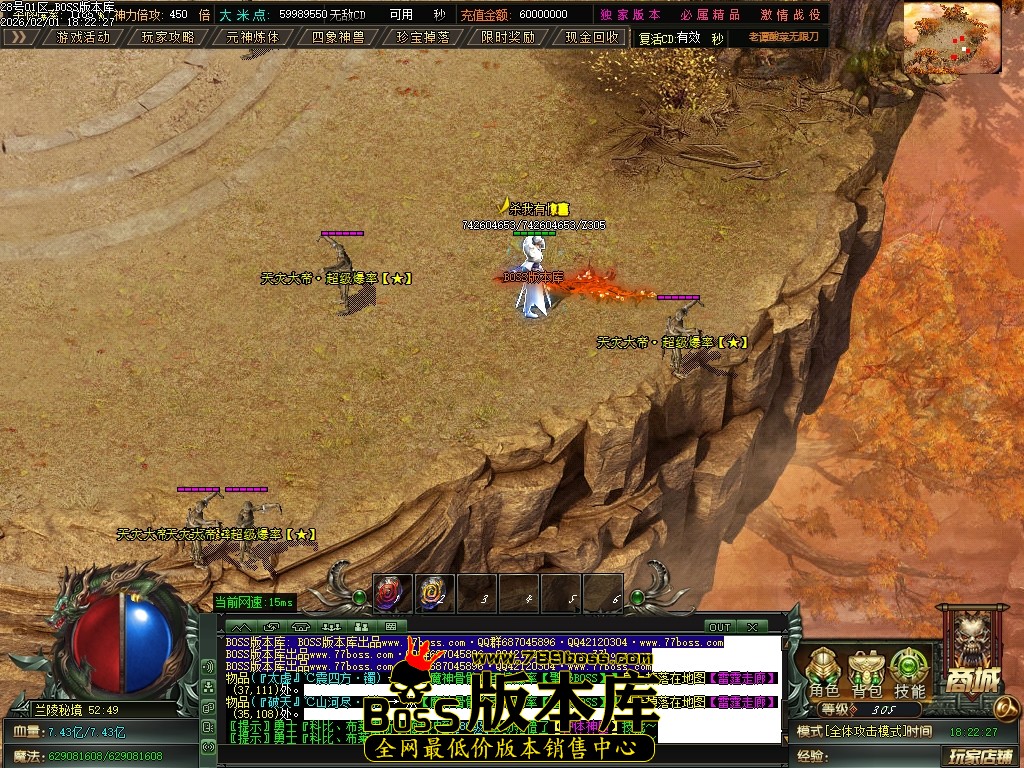Use the item in hotbar slot 1
1024x768 pixels.
393,594
